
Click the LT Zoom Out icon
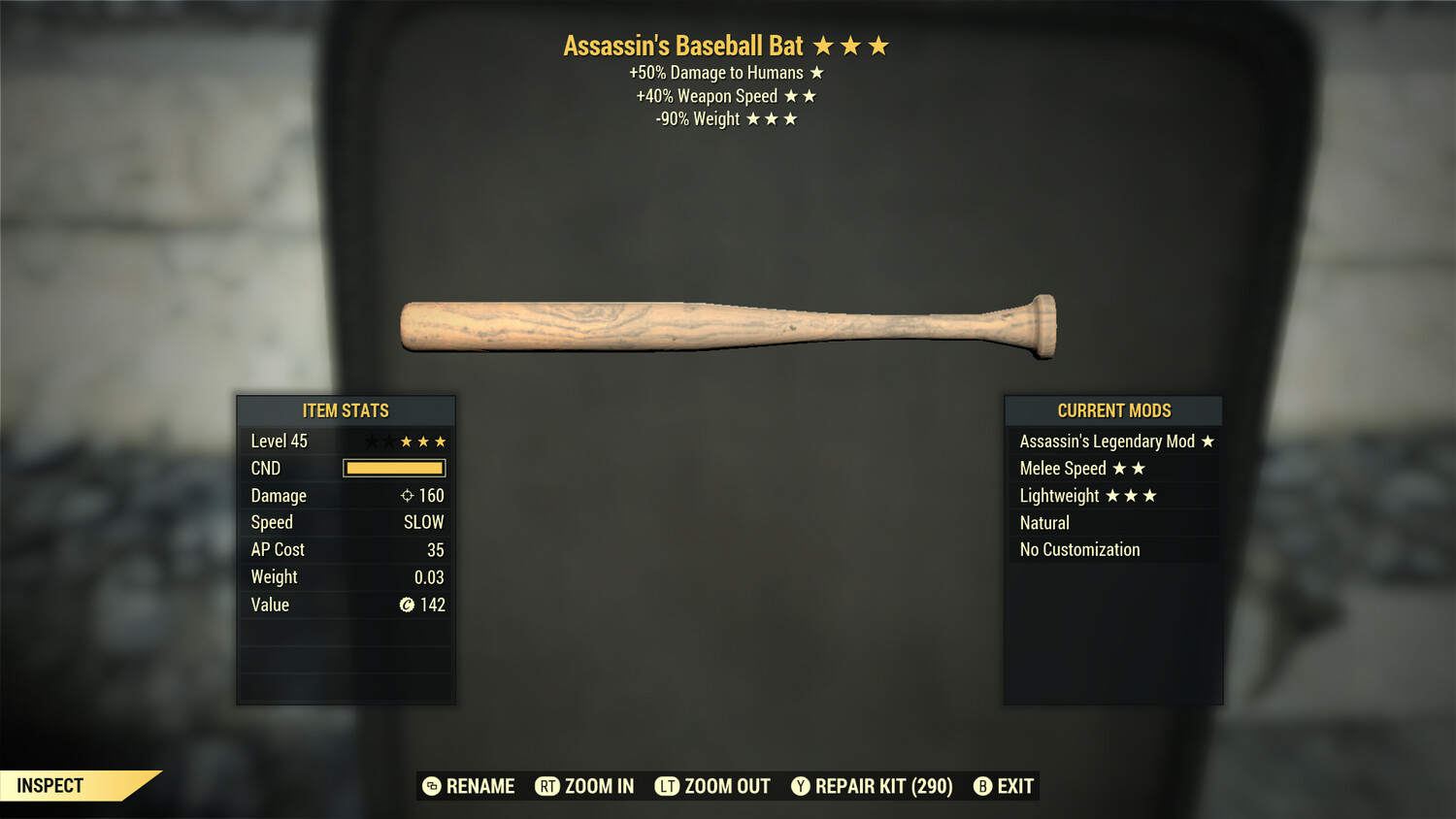tap(668, 786)
